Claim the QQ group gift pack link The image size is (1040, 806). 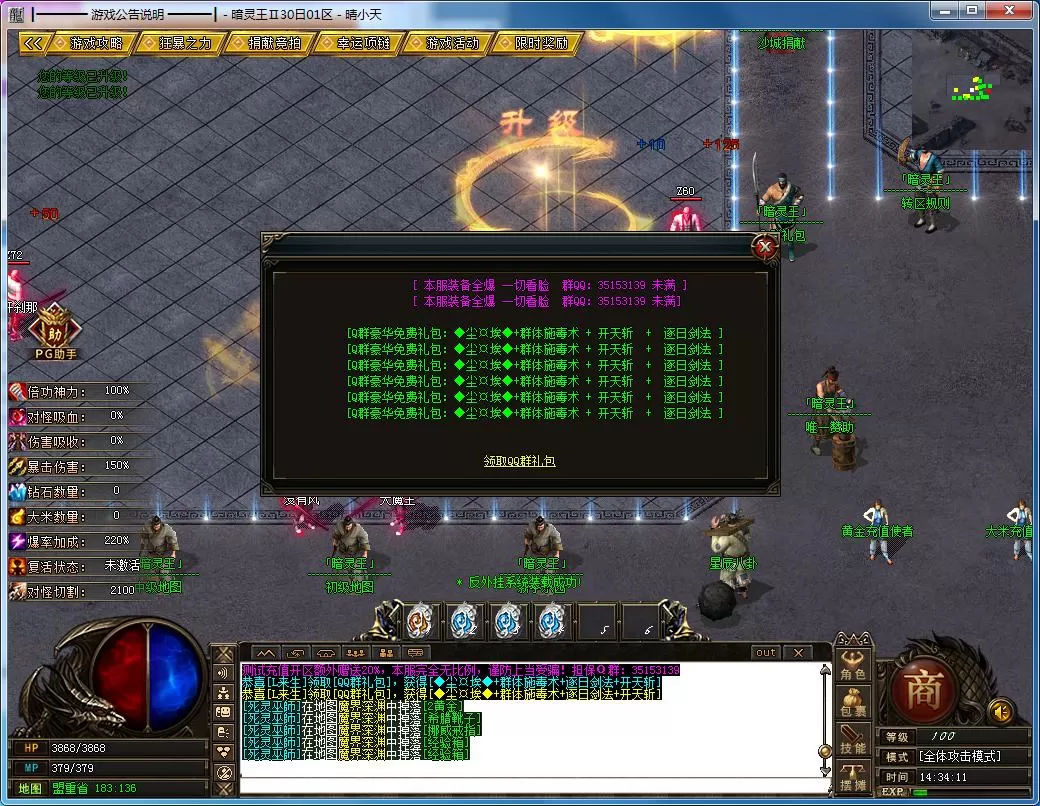(519, 461)
